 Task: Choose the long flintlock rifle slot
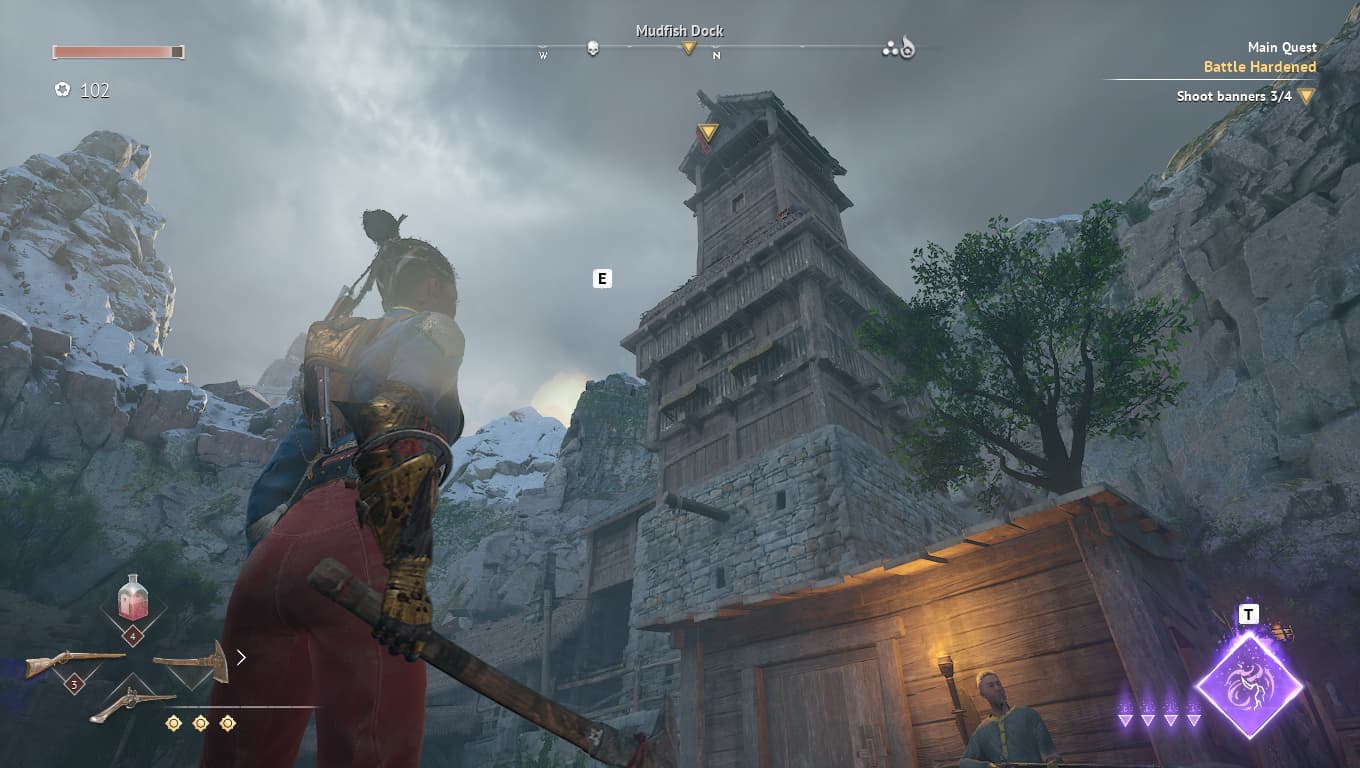[74, 662]
